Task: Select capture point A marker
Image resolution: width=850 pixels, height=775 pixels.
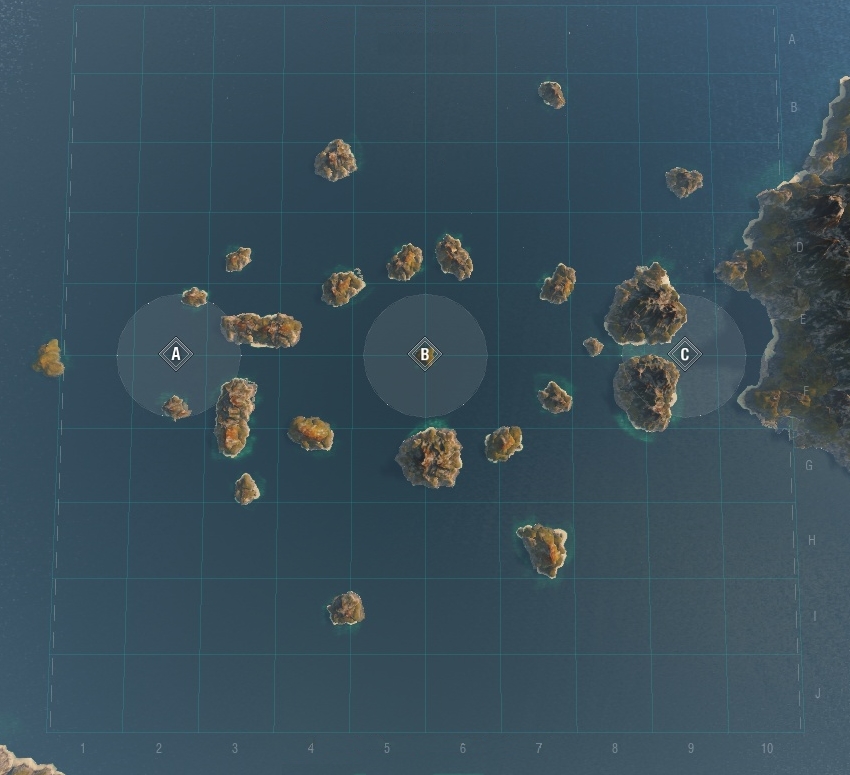Action: [176, 354]
